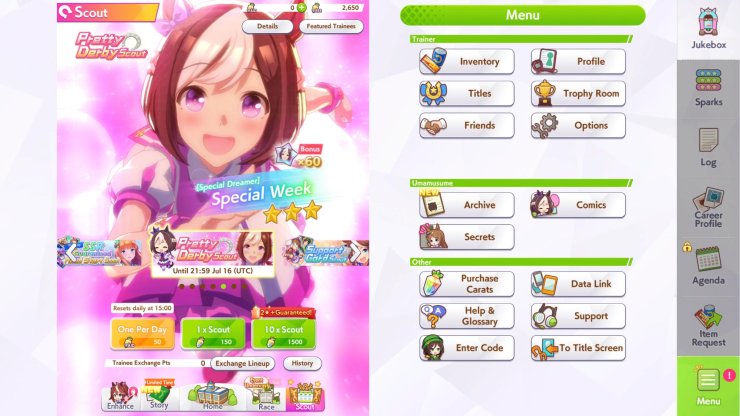Show the Titles list
The image size is (740, 416).
click(467, 94)
